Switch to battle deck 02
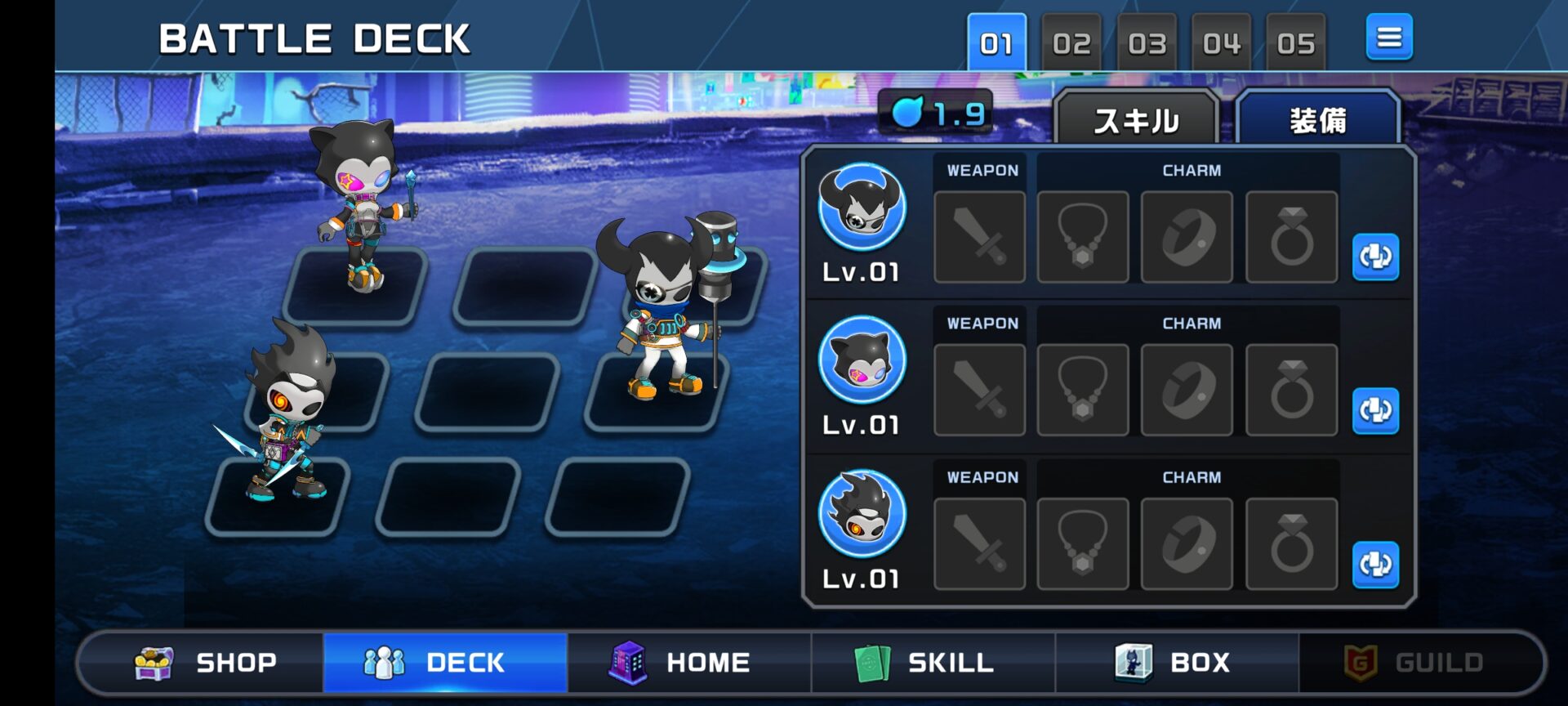This screenshot has width=1568, height=706. click(1071, 42)
